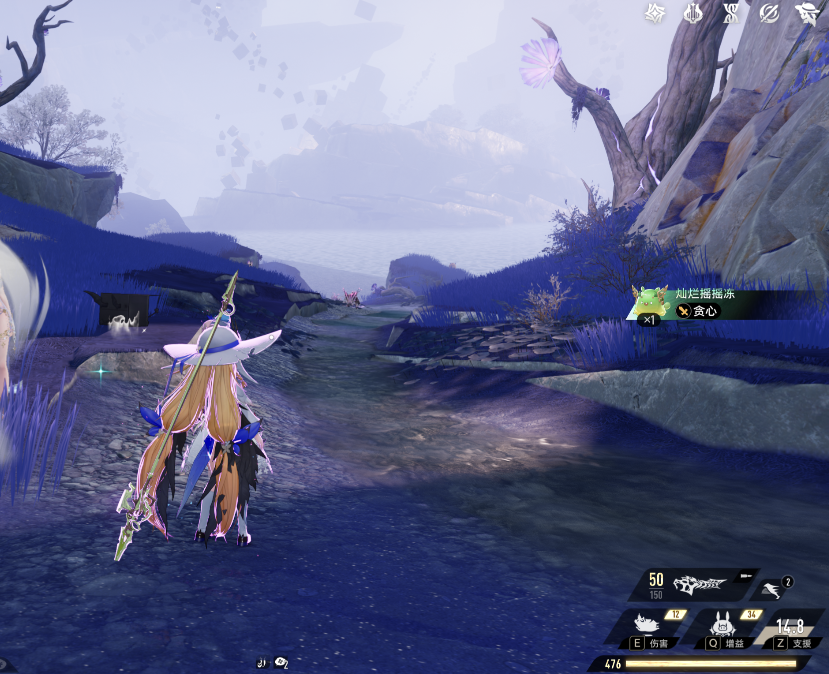Open the four-pointed star icon menu

[655, 13]
